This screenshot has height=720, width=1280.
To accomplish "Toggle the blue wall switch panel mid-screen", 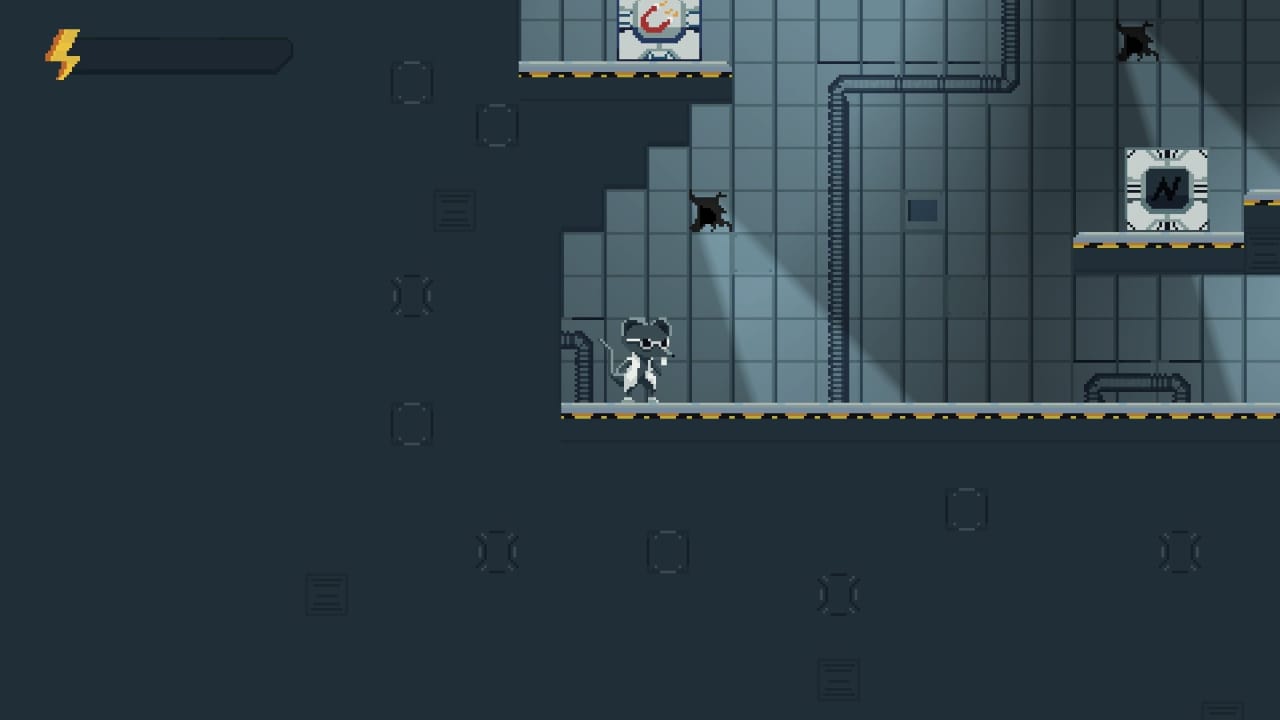I will pyautogui.click(x=921, y=209).
